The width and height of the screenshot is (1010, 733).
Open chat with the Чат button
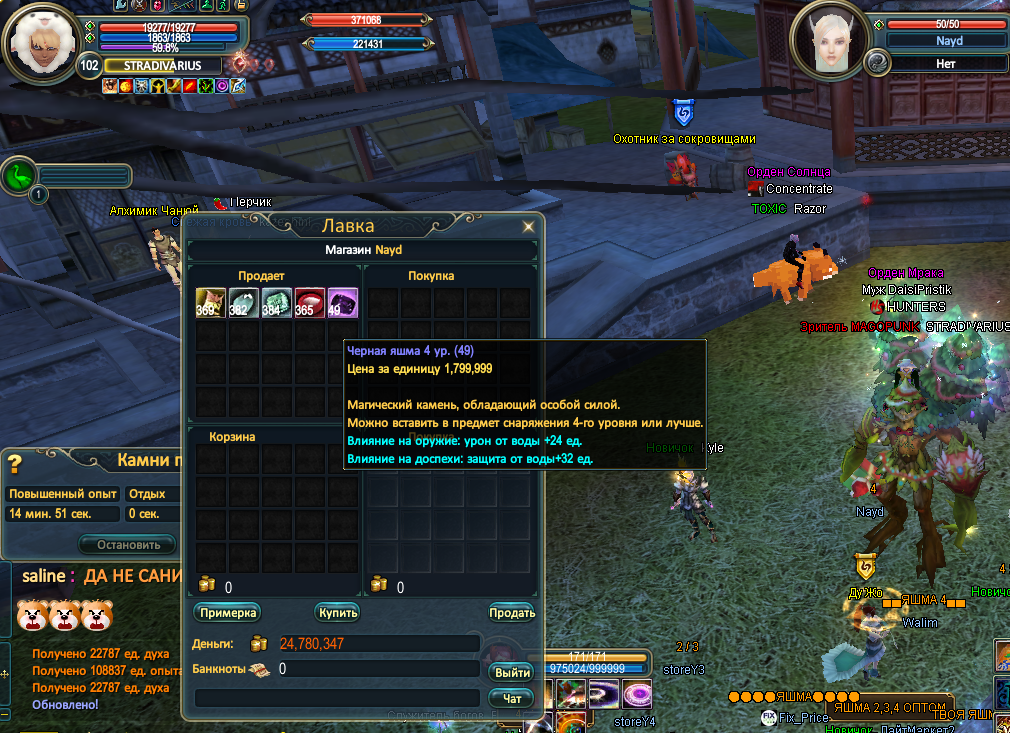tap(512, 698)
